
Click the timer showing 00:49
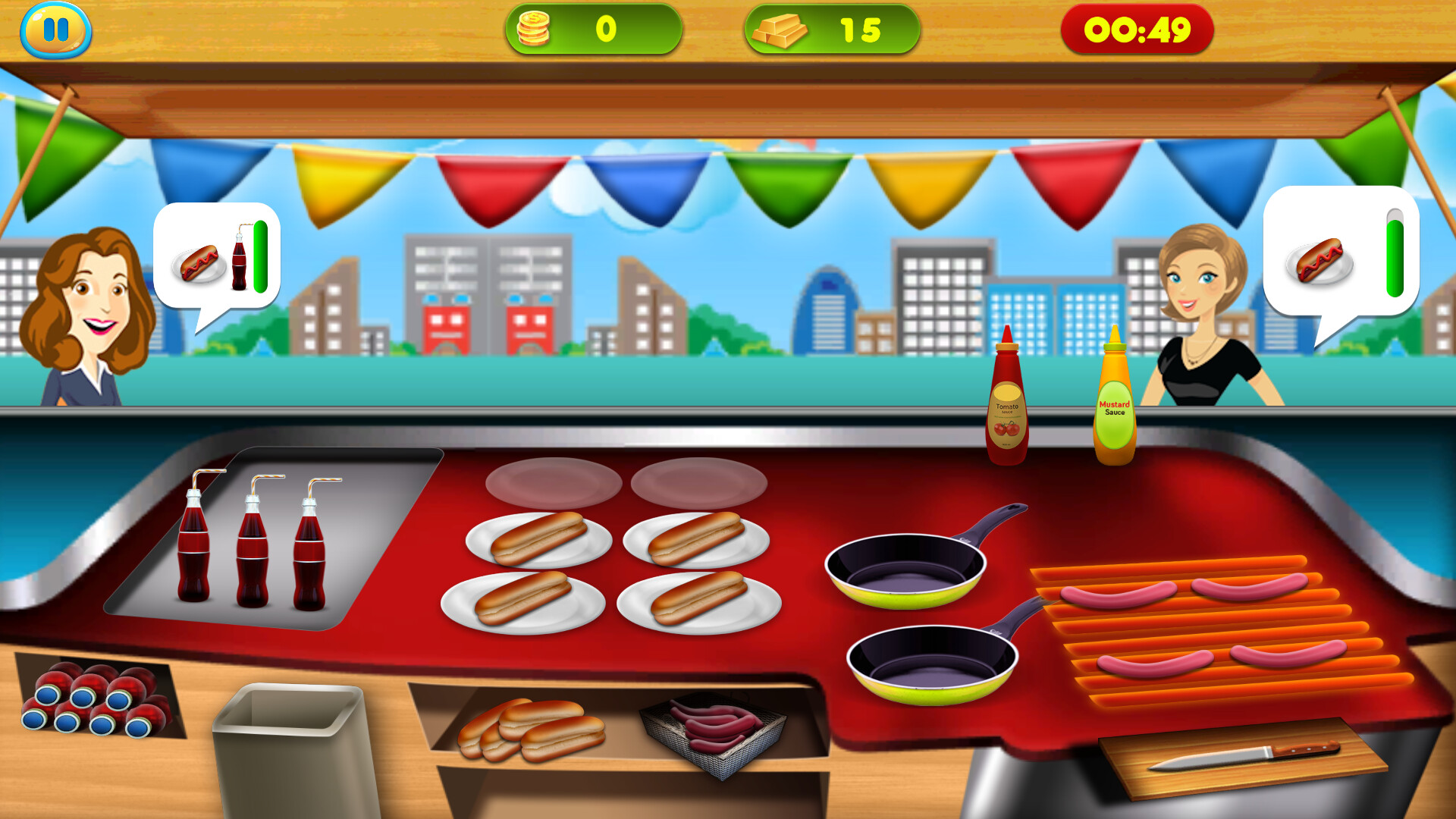(1137, 29)
